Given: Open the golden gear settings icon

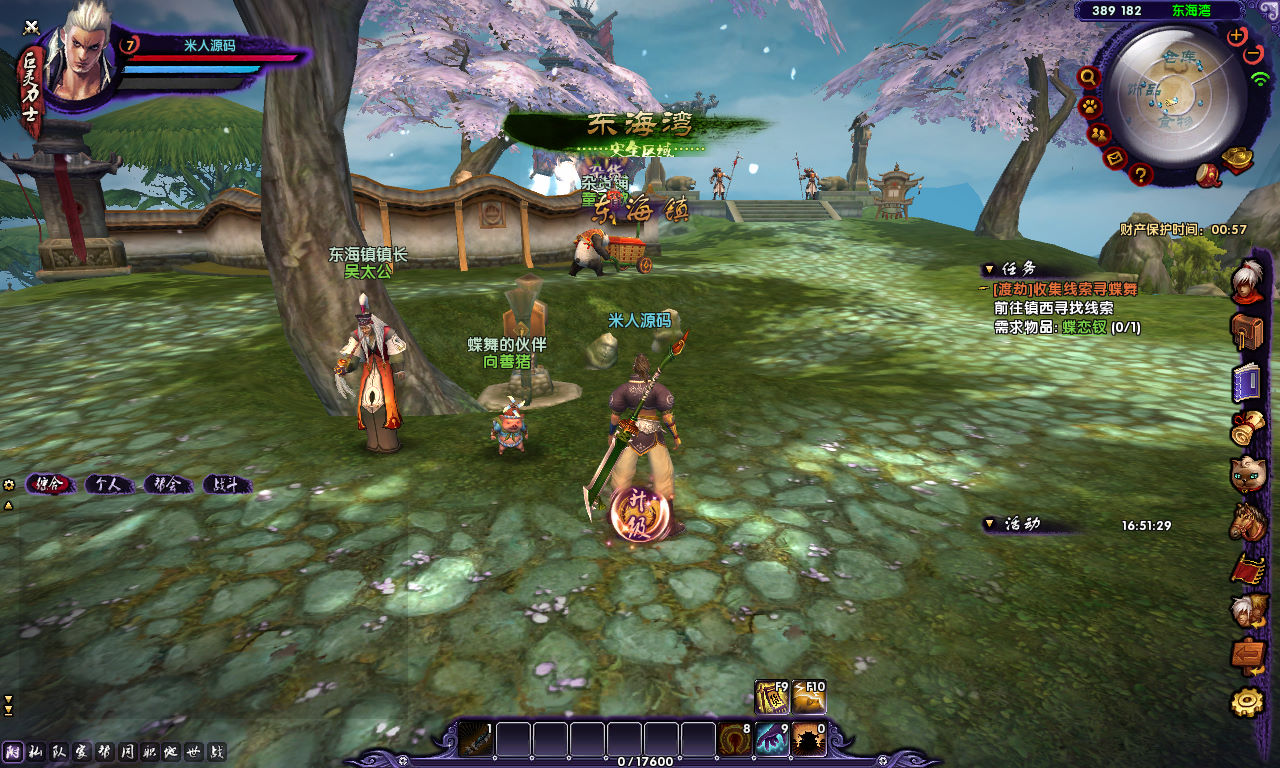Looking at the screenshot, I should [x=1247, y=702].
